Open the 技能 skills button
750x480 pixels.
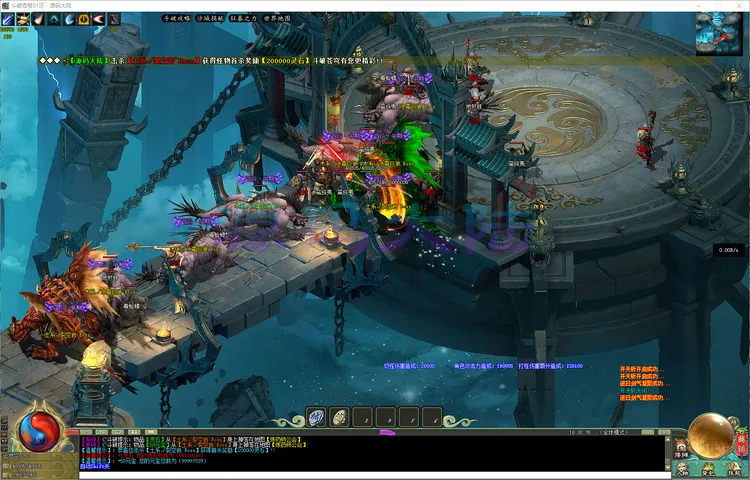click(735, 468)
